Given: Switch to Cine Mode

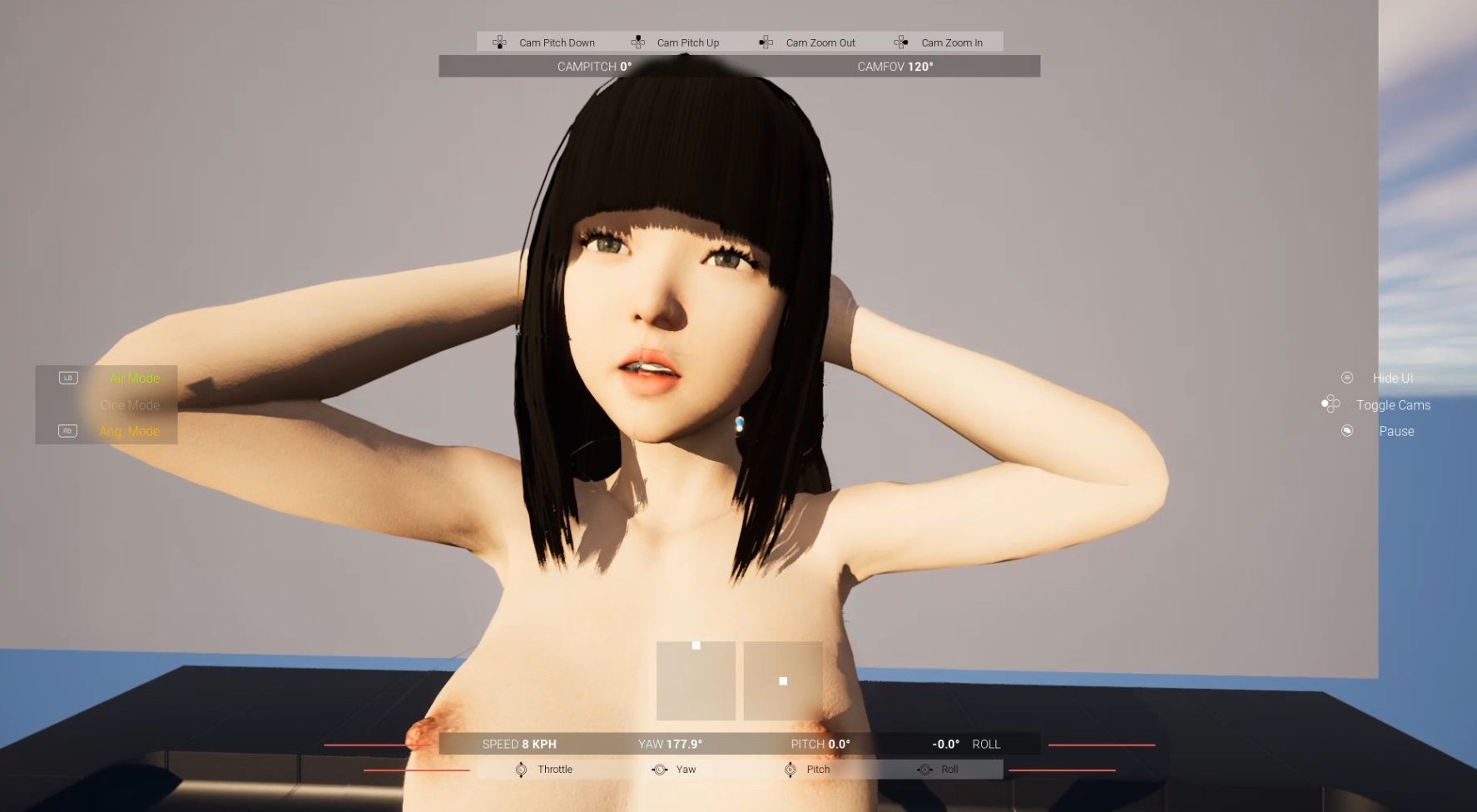Looking at the screenshot, I should coord(129,405).
